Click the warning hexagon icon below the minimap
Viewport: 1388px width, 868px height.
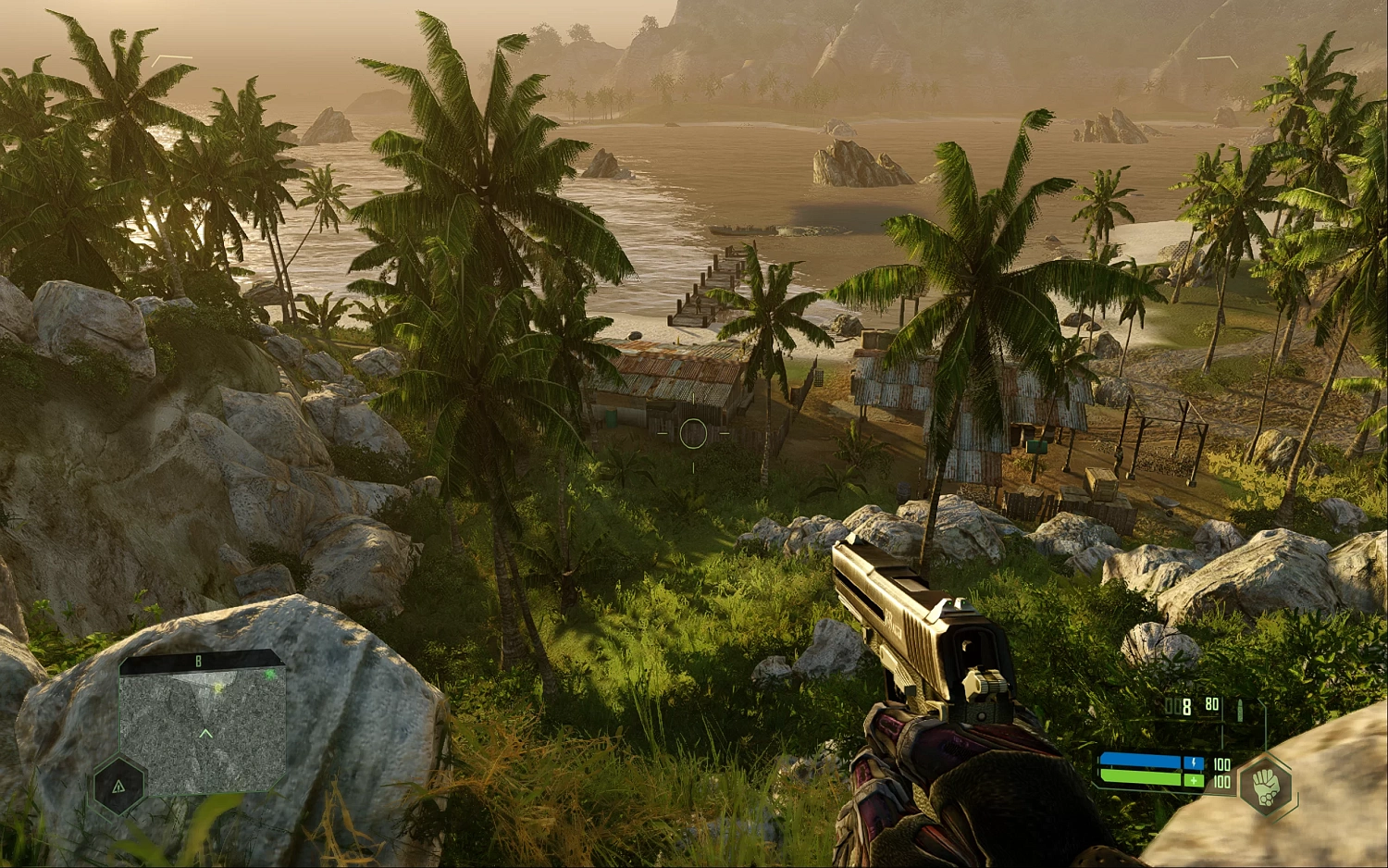click(118, 787)
